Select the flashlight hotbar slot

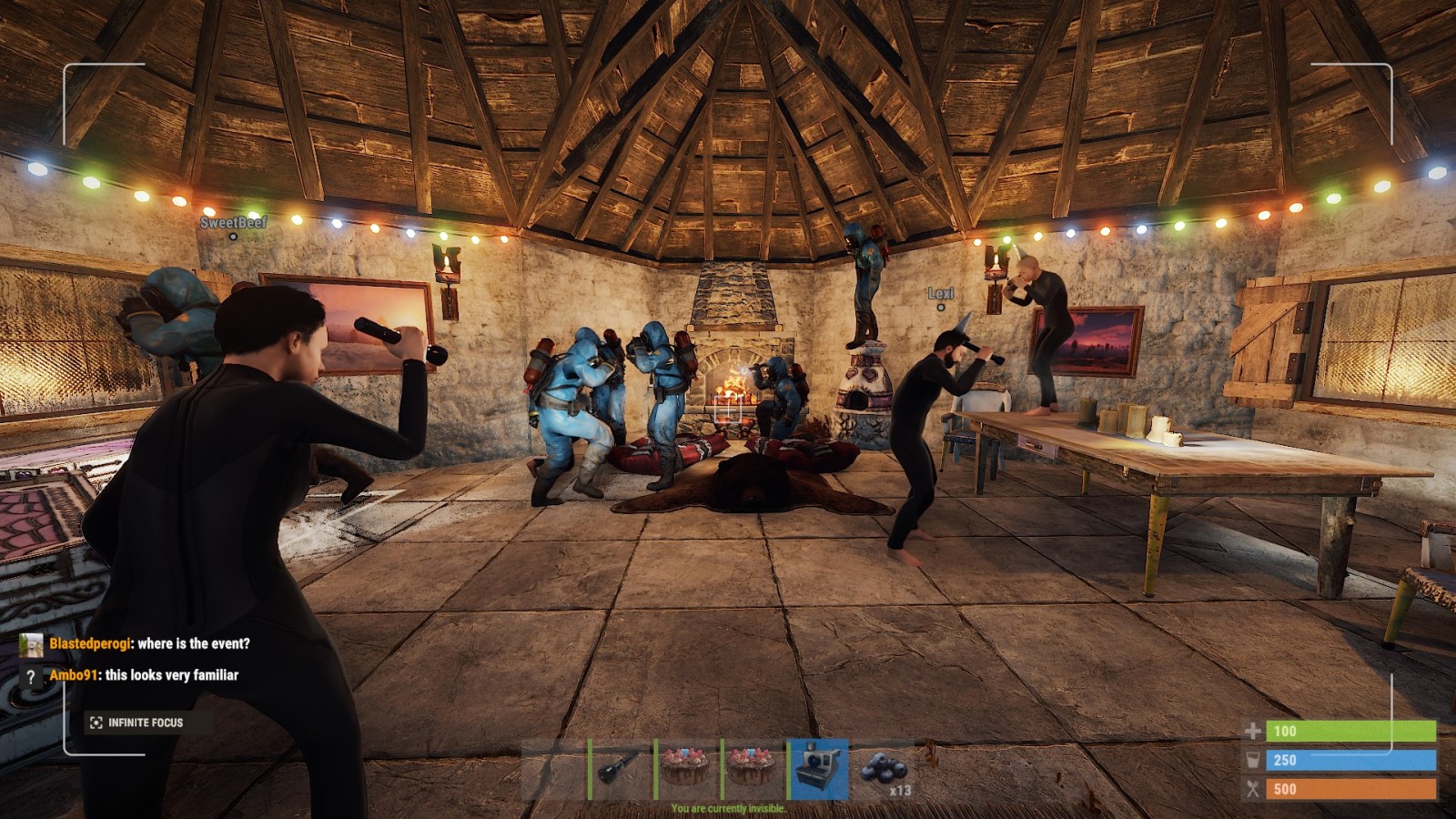[x=621, y=769]
